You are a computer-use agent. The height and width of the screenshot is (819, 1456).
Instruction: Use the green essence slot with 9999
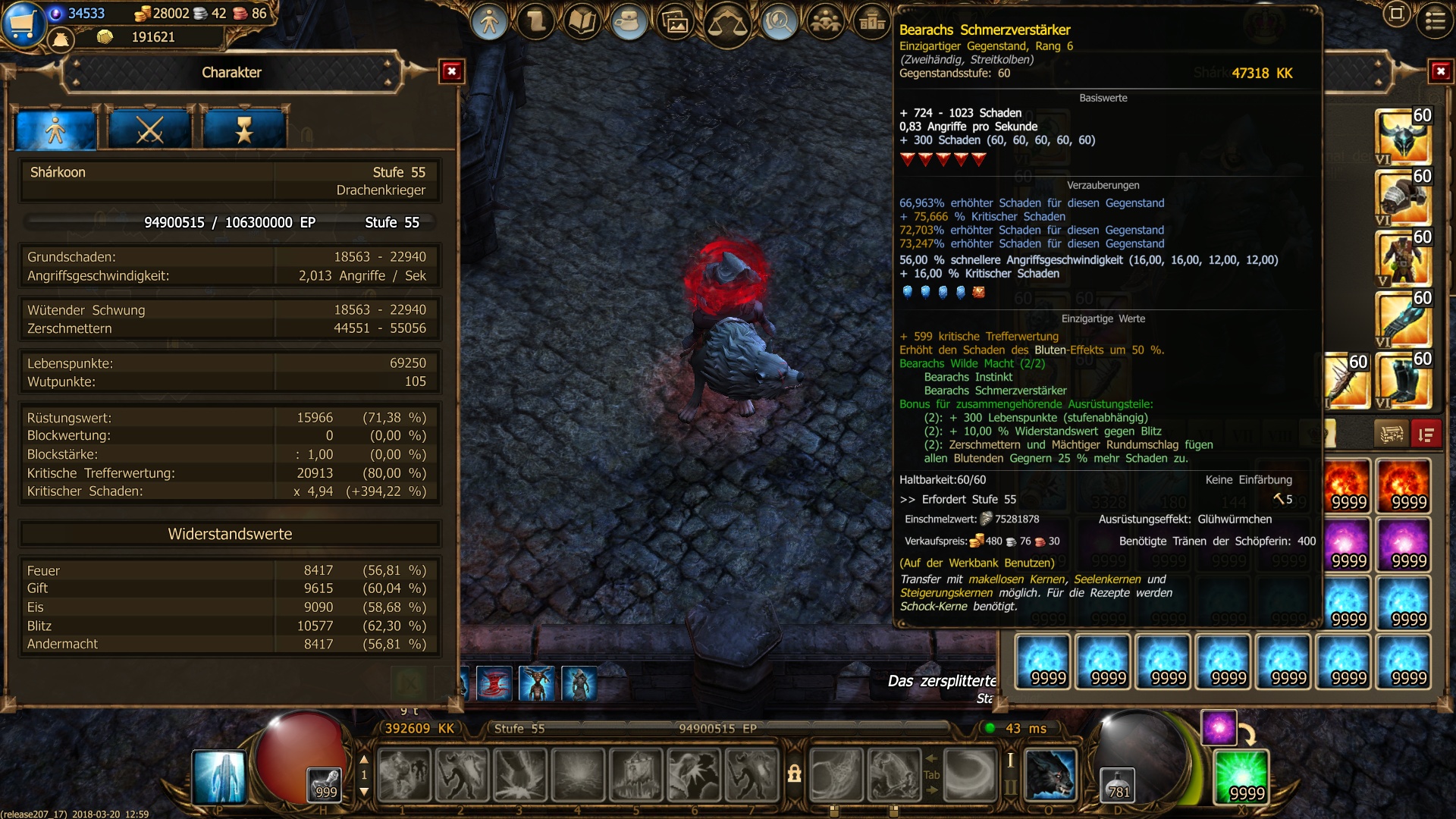click(x=1241, y=776)
